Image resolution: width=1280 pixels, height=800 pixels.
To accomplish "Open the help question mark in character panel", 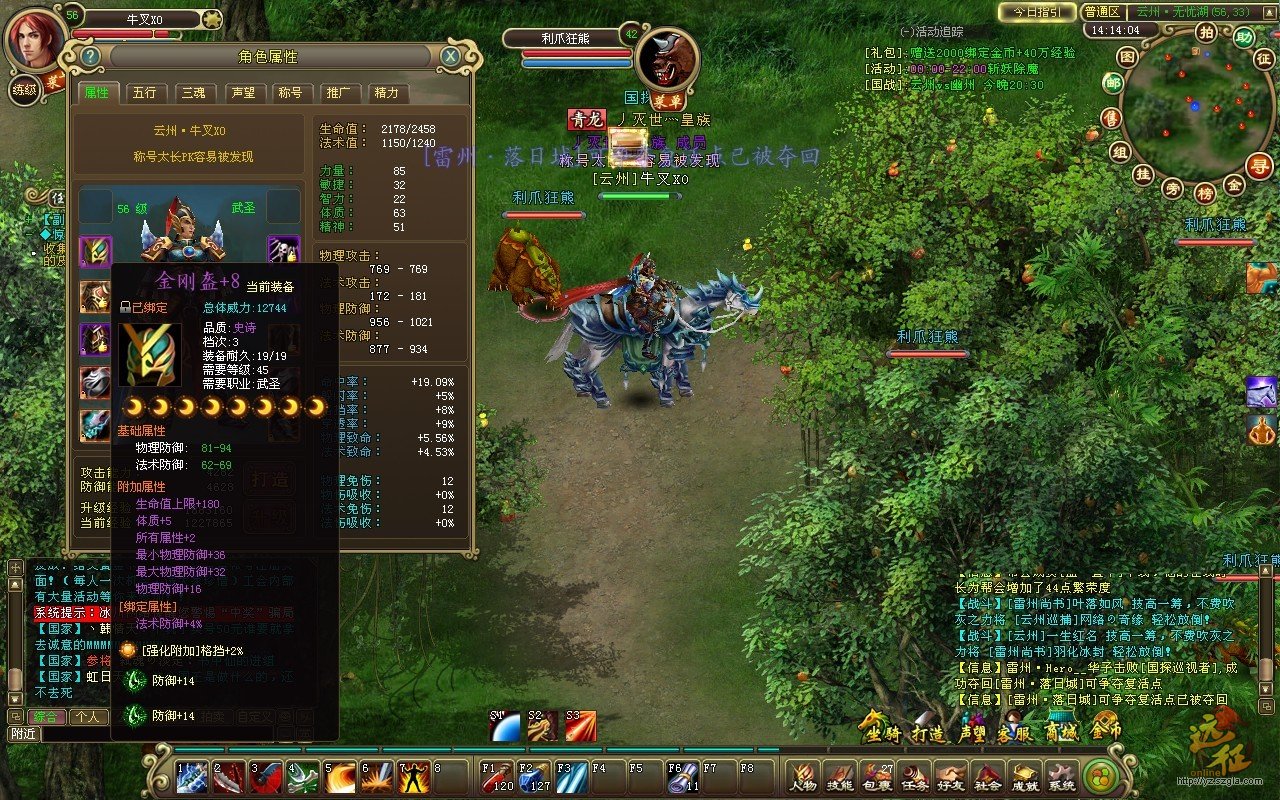I will (x=91, y=56).
